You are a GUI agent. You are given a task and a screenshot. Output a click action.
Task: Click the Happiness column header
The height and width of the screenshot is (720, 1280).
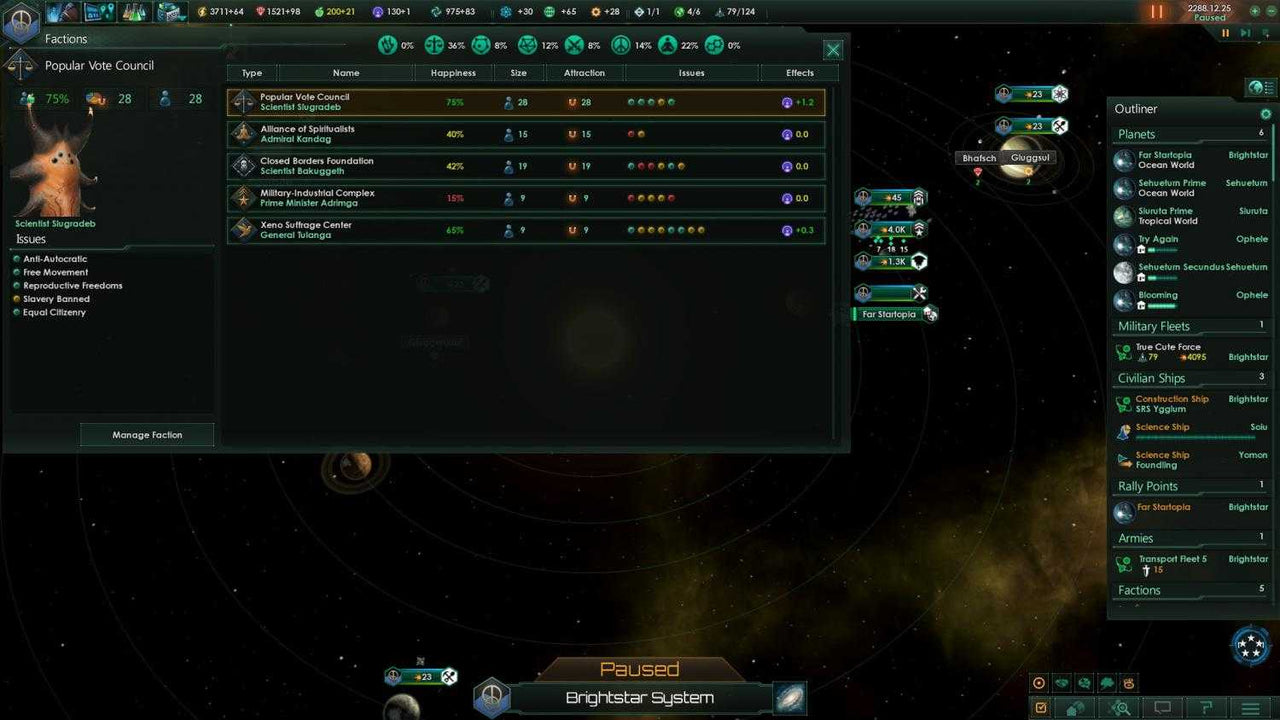click(453, 72)
